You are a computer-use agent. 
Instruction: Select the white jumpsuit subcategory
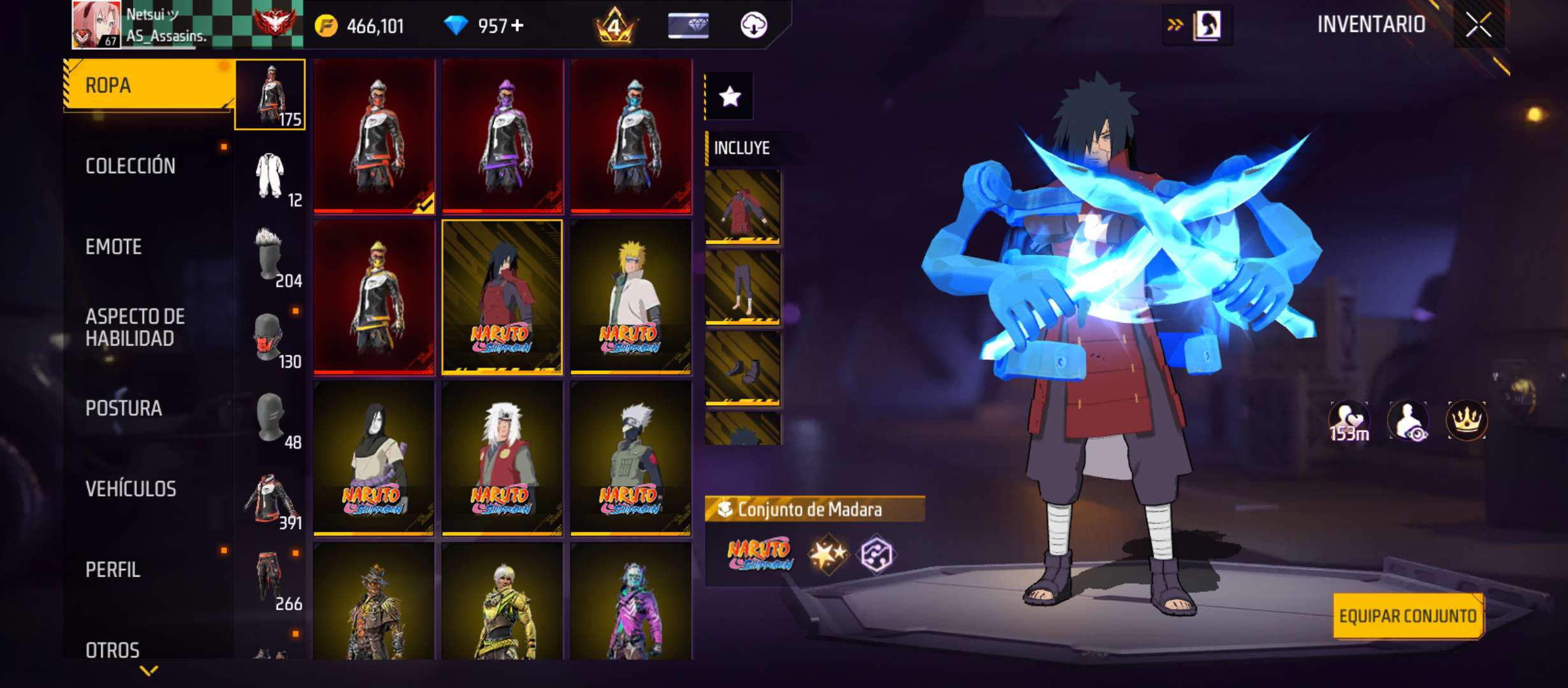[270, 176]
